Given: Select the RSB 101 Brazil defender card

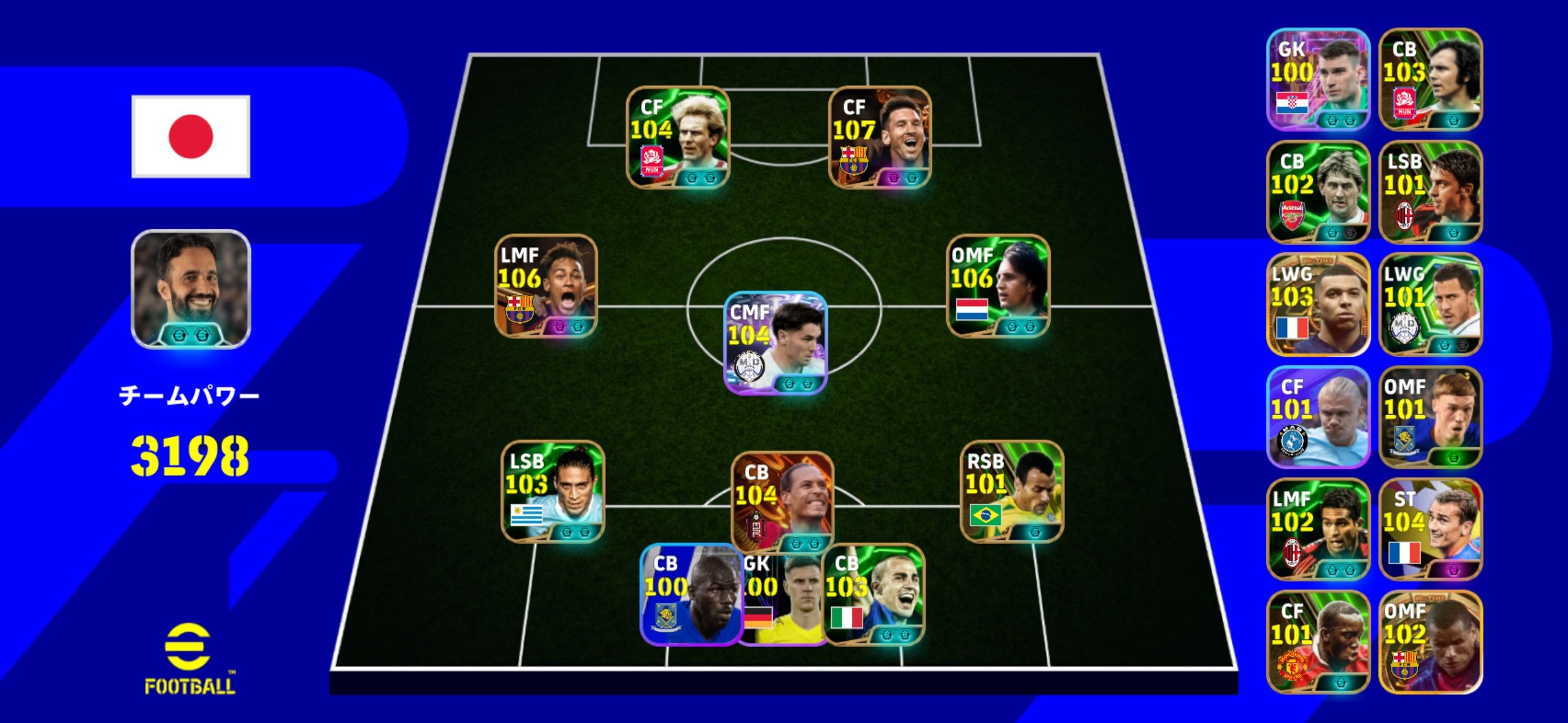Looking at the screenshot, I should click(x=1012, y=492).
